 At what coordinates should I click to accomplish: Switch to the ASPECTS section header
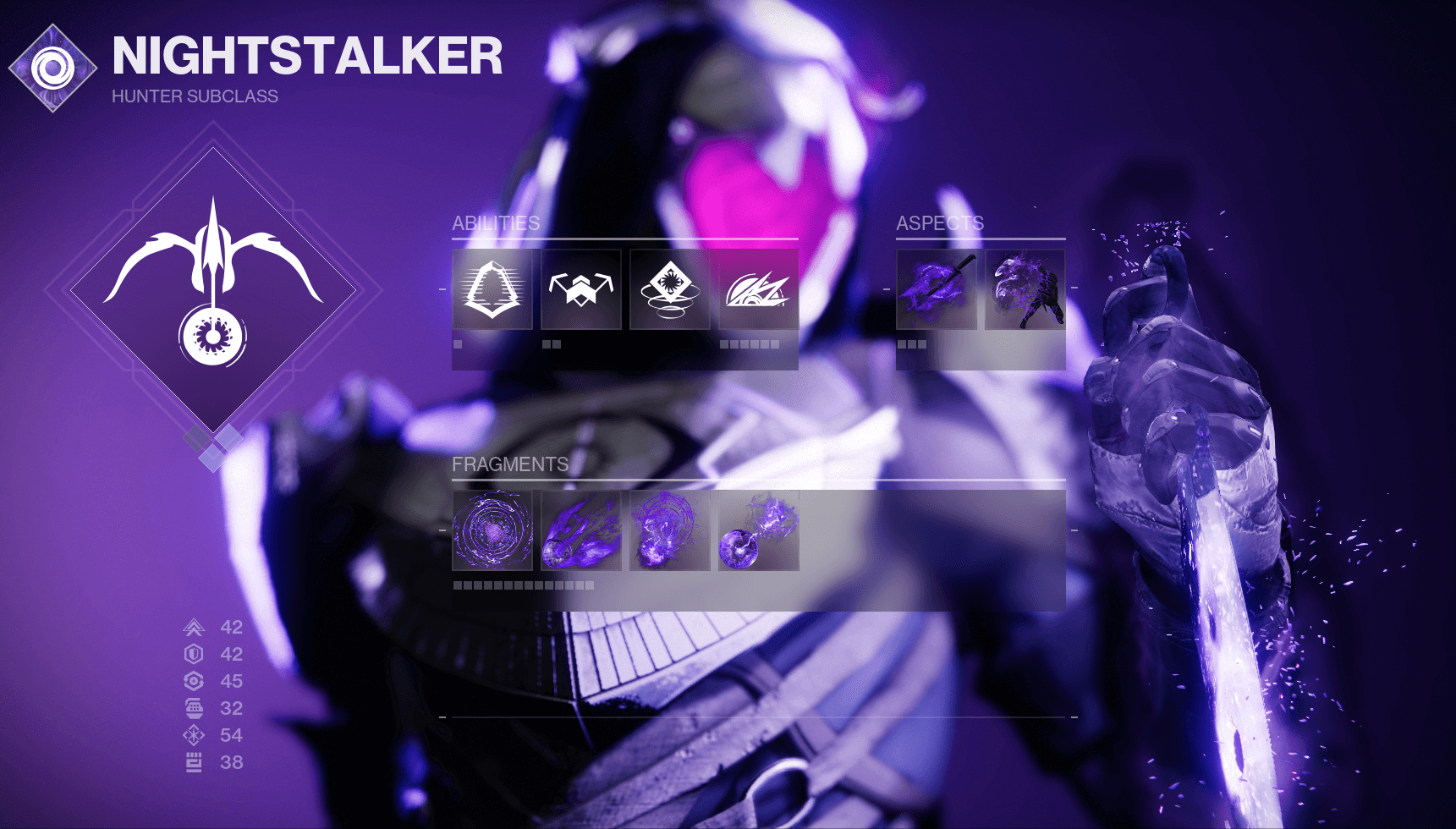tap(939, 224)
